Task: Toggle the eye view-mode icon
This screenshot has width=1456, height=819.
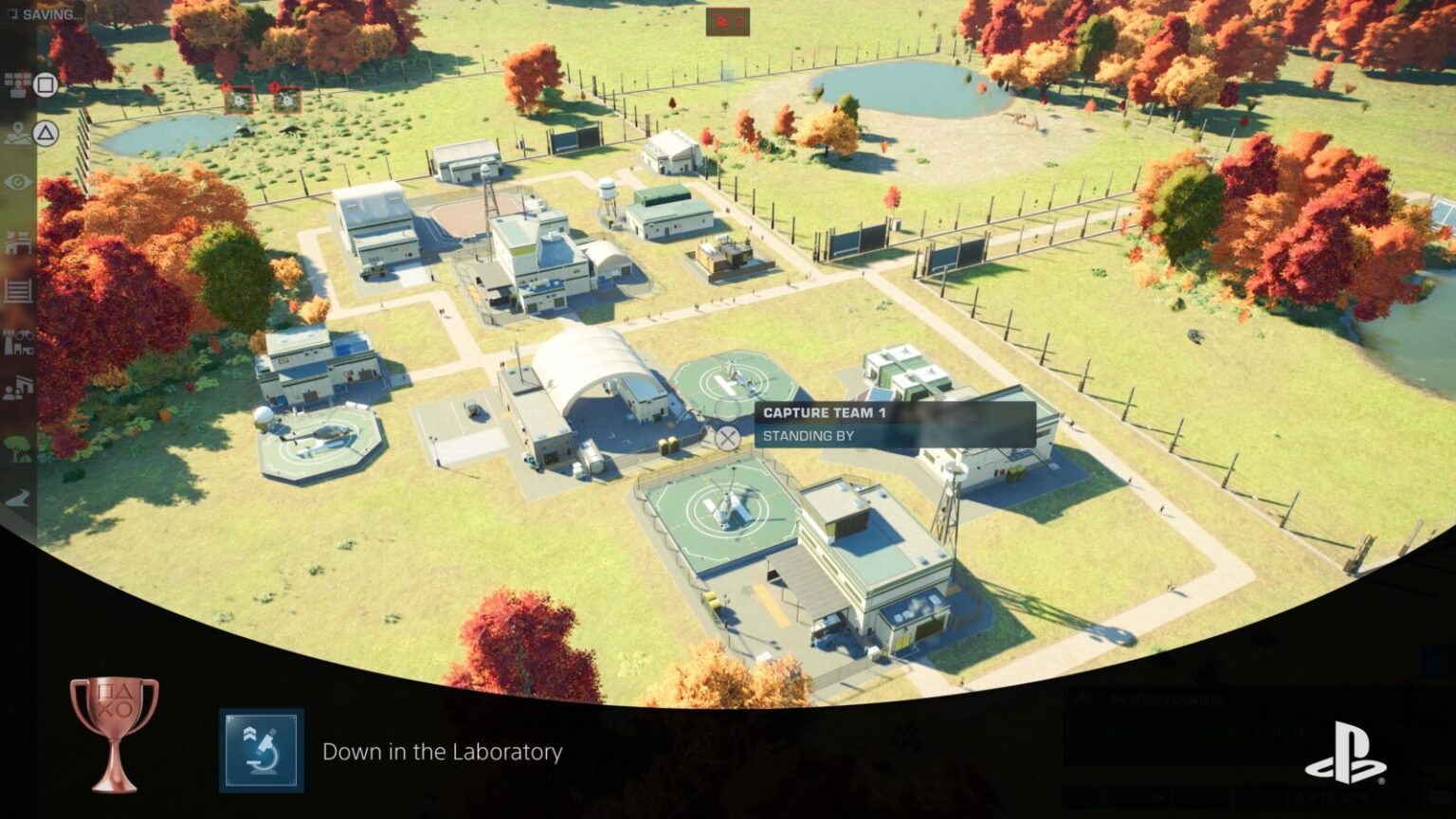Action: (x=18, y=183)
